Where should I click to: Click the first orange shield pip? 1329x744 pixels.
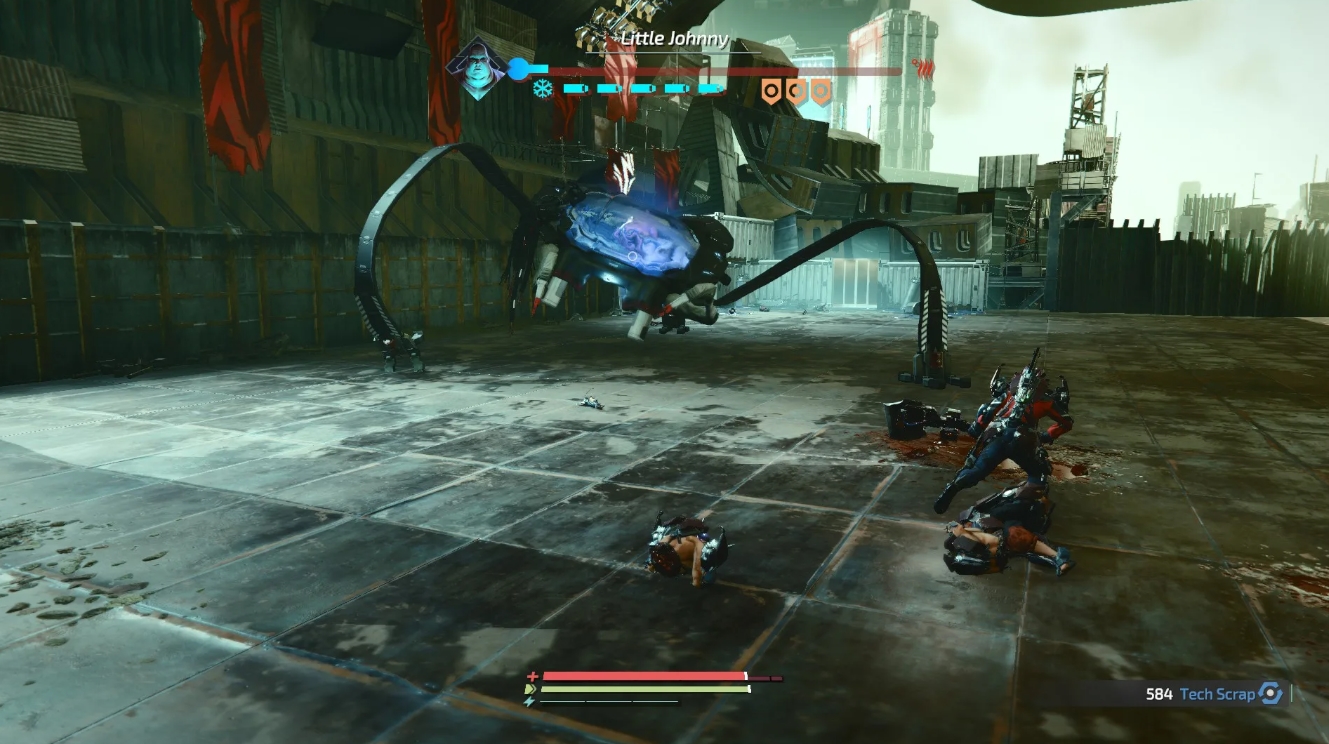[x=772, y=91]
